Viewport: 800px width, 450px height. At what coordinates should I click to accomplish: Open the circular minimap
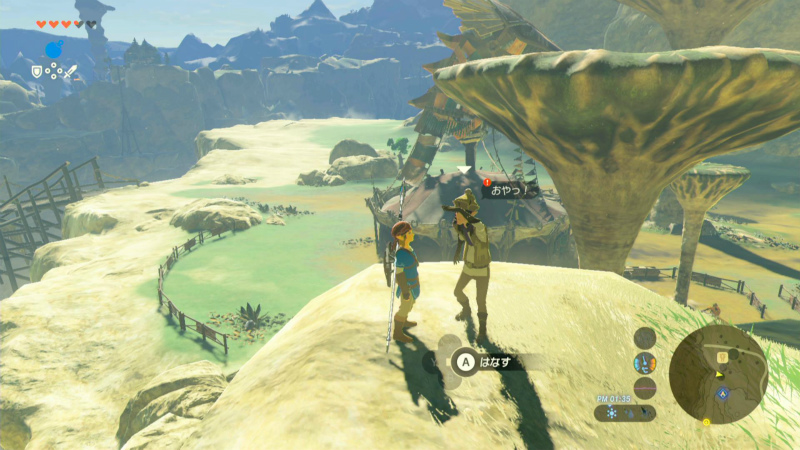[718, 373]
